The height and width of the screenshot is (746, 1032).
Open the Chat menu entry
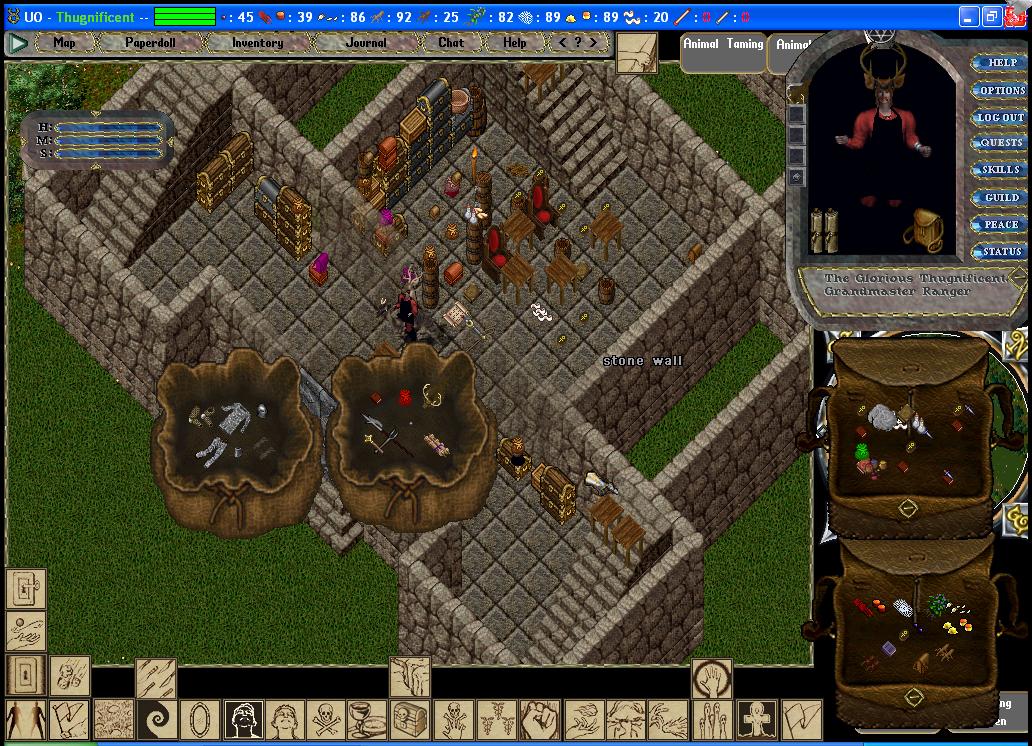coord(451,43)
